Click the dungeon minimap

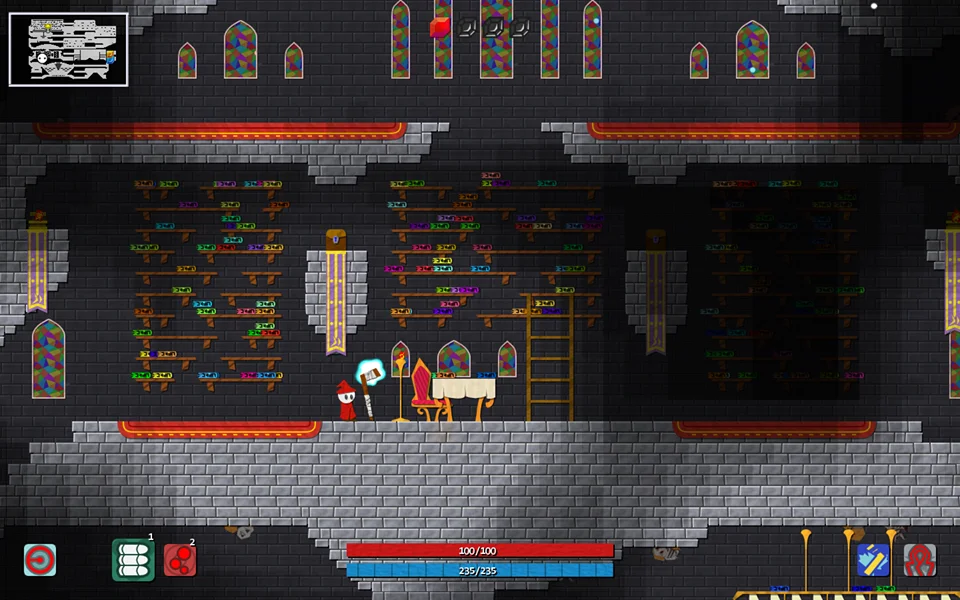69,49
